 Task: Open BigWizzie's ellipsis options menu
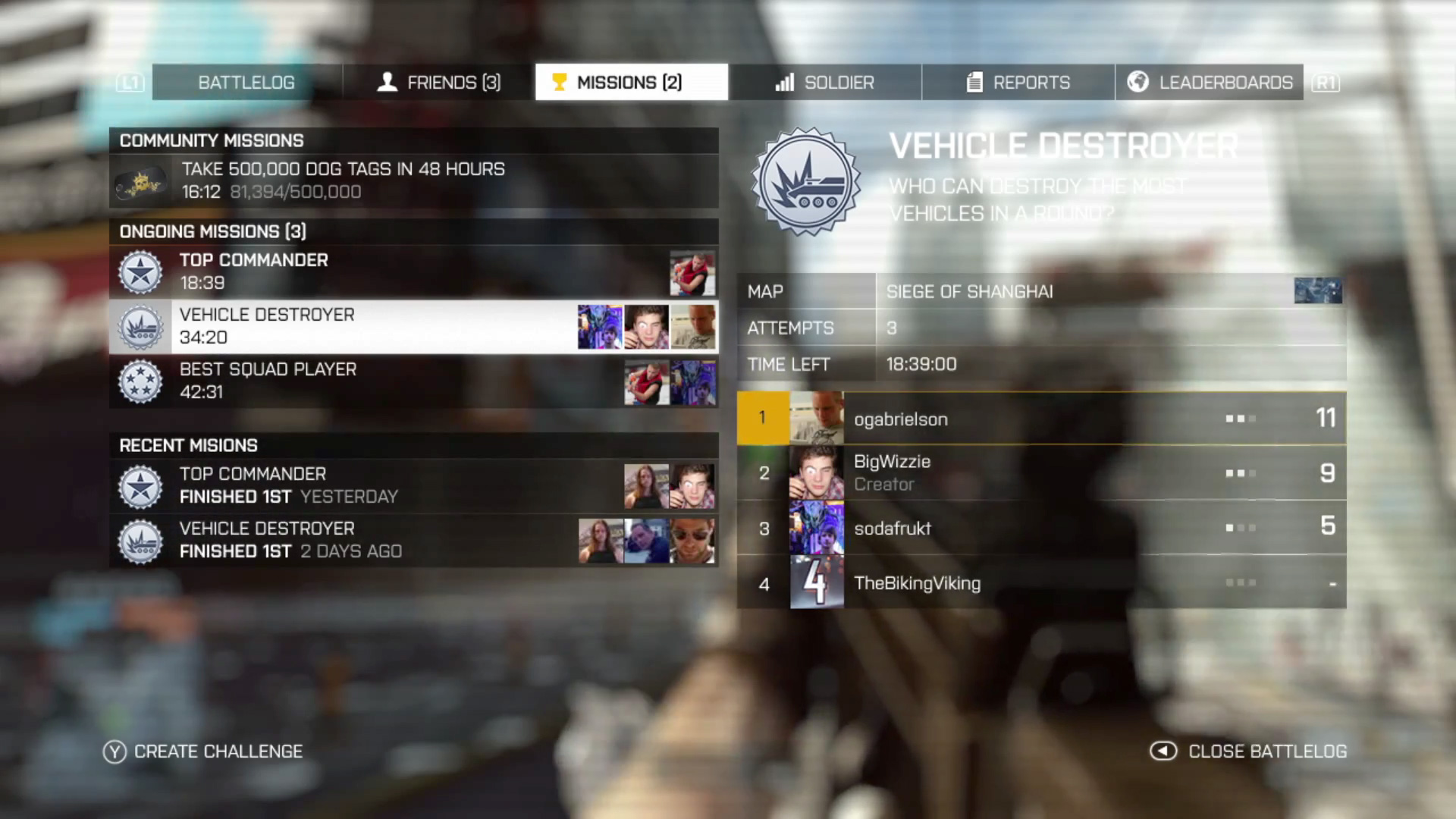tap(1241, 473)
